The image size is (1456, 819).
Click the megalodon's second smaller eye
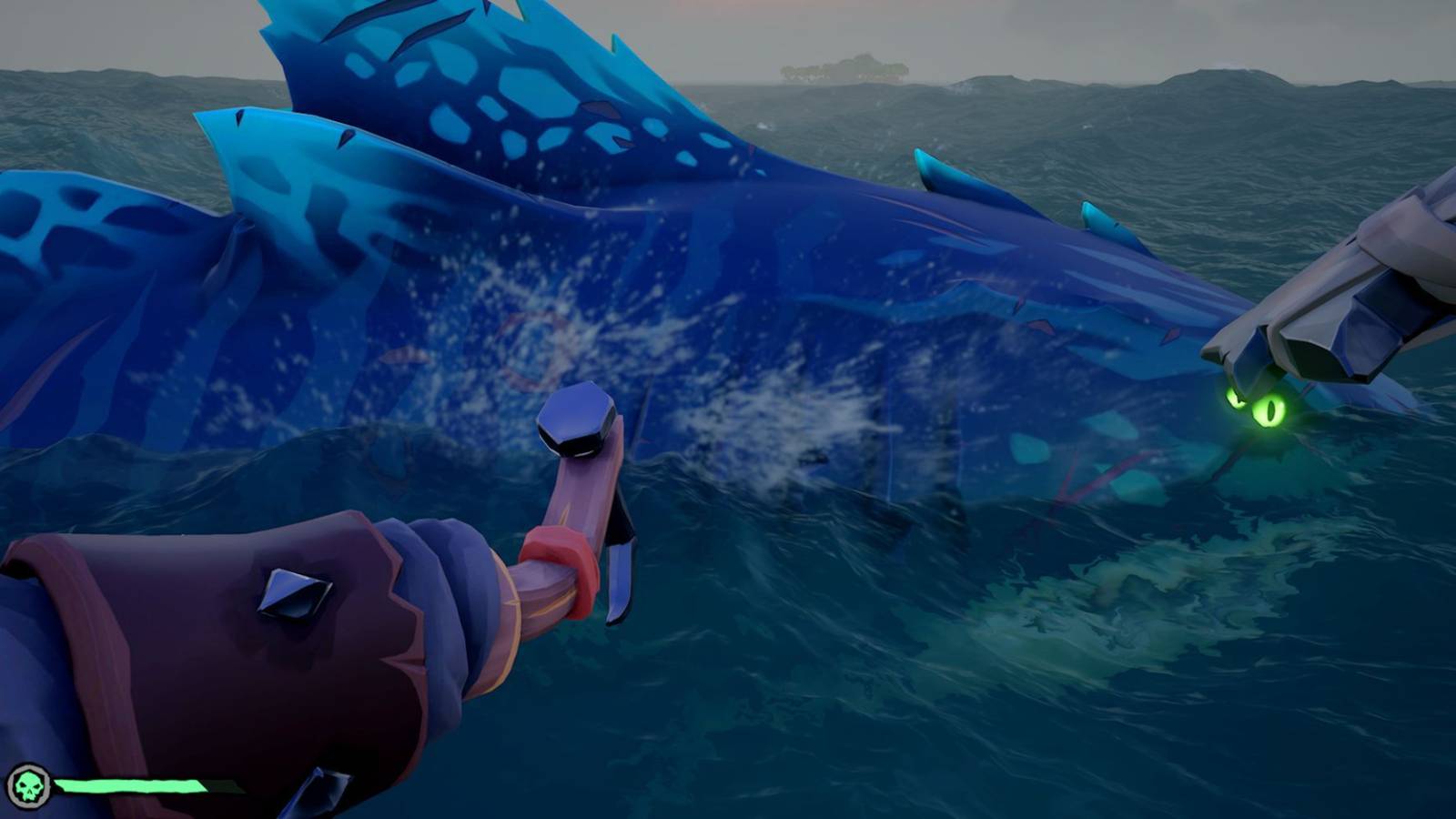click(1236, 400)
